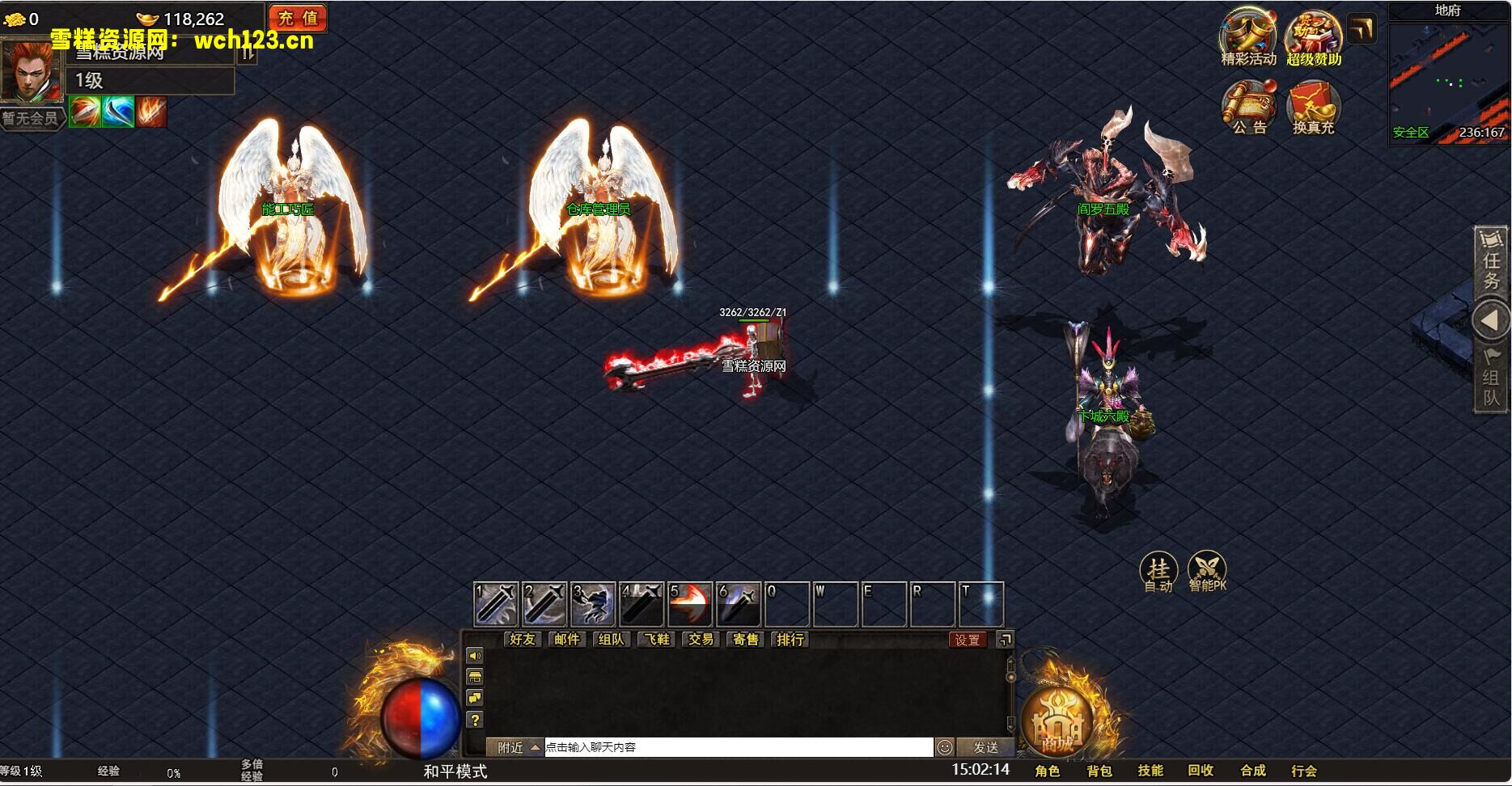Open the 任务 quest side tab
Screen dimensions: 1512x786
(1491, 261)
